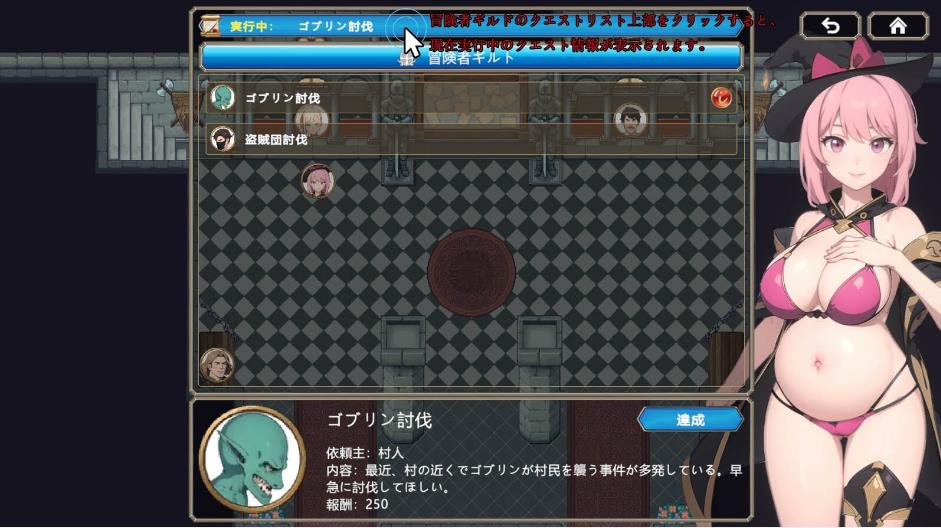Click the 冒険者ギルド header bar
Screen dimensions: 941x528
pos(470,57)
